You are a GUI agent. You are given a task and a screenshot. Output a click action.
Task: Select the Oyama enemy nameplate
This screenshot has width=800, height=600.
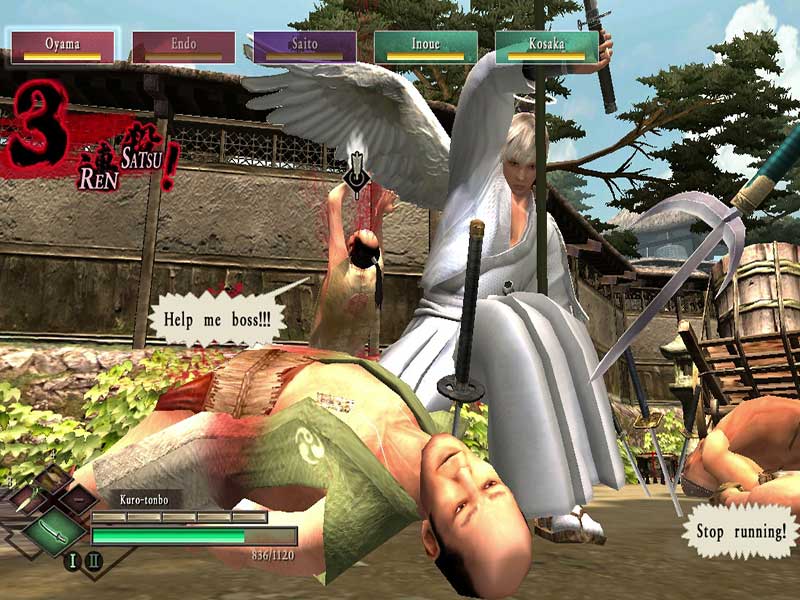tap(63, 46)
